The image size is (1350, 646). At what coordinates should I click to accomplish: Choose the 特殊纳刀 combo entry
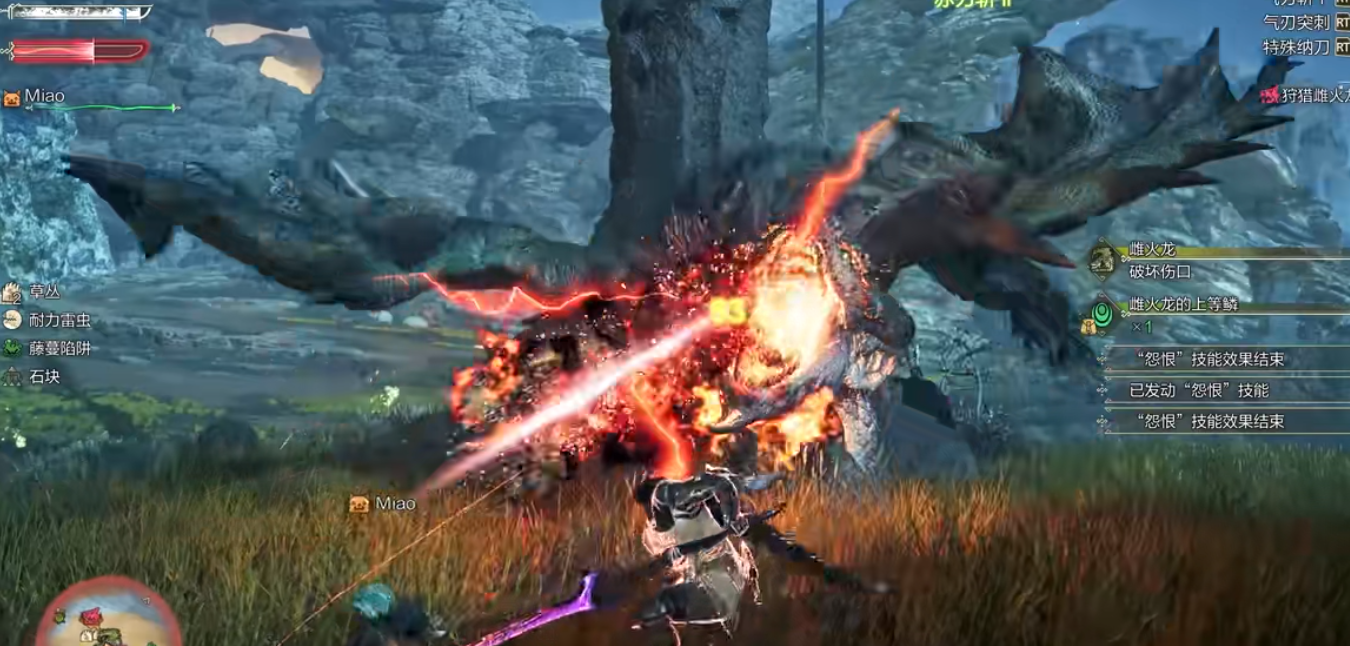click(x=1298, y=47)
